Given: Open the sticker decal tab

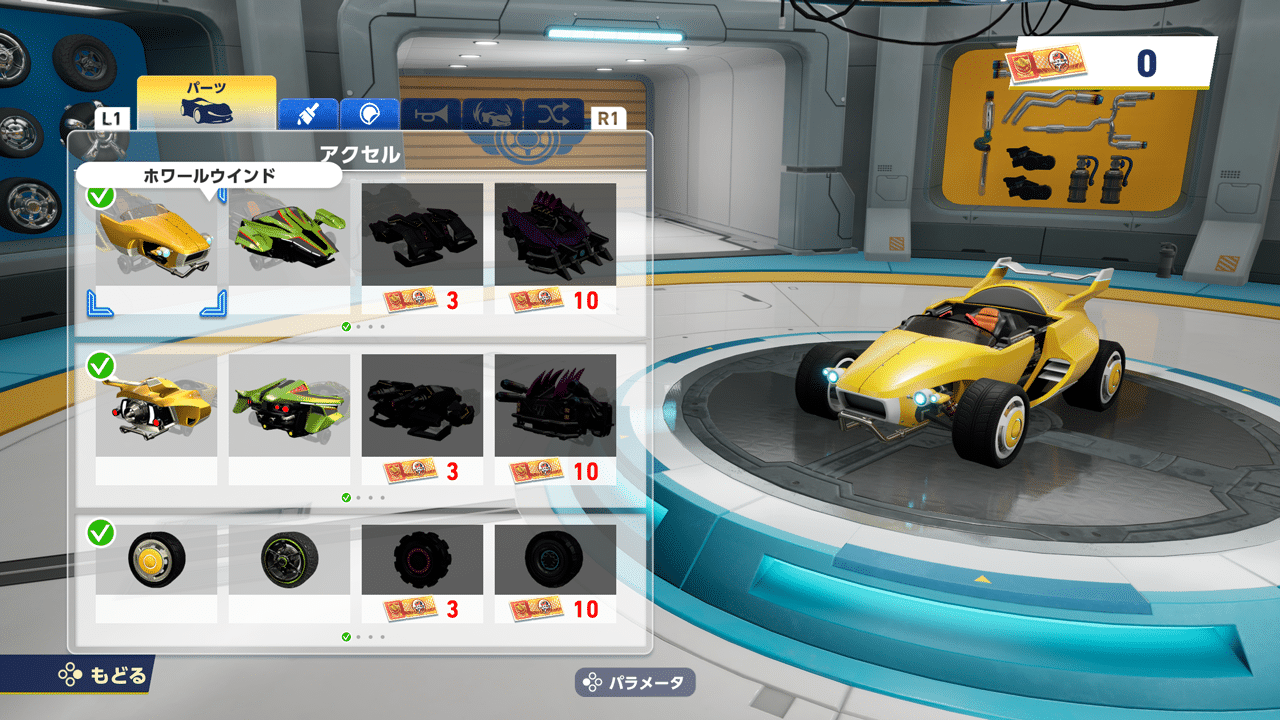Looking at the screenshot, I should click(369, 114).
